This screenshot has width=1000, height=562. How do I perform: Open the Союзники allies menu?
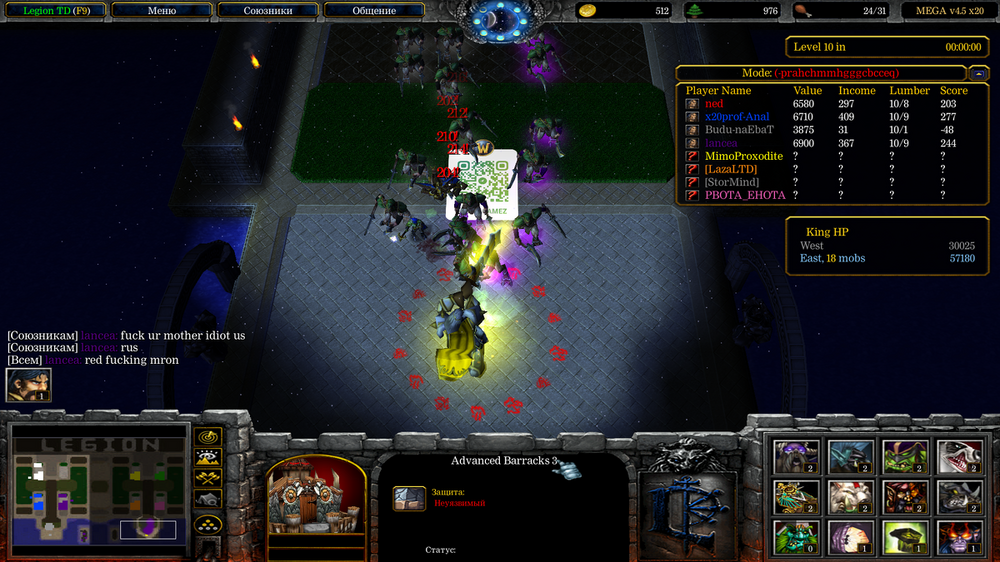click(267, 11)
